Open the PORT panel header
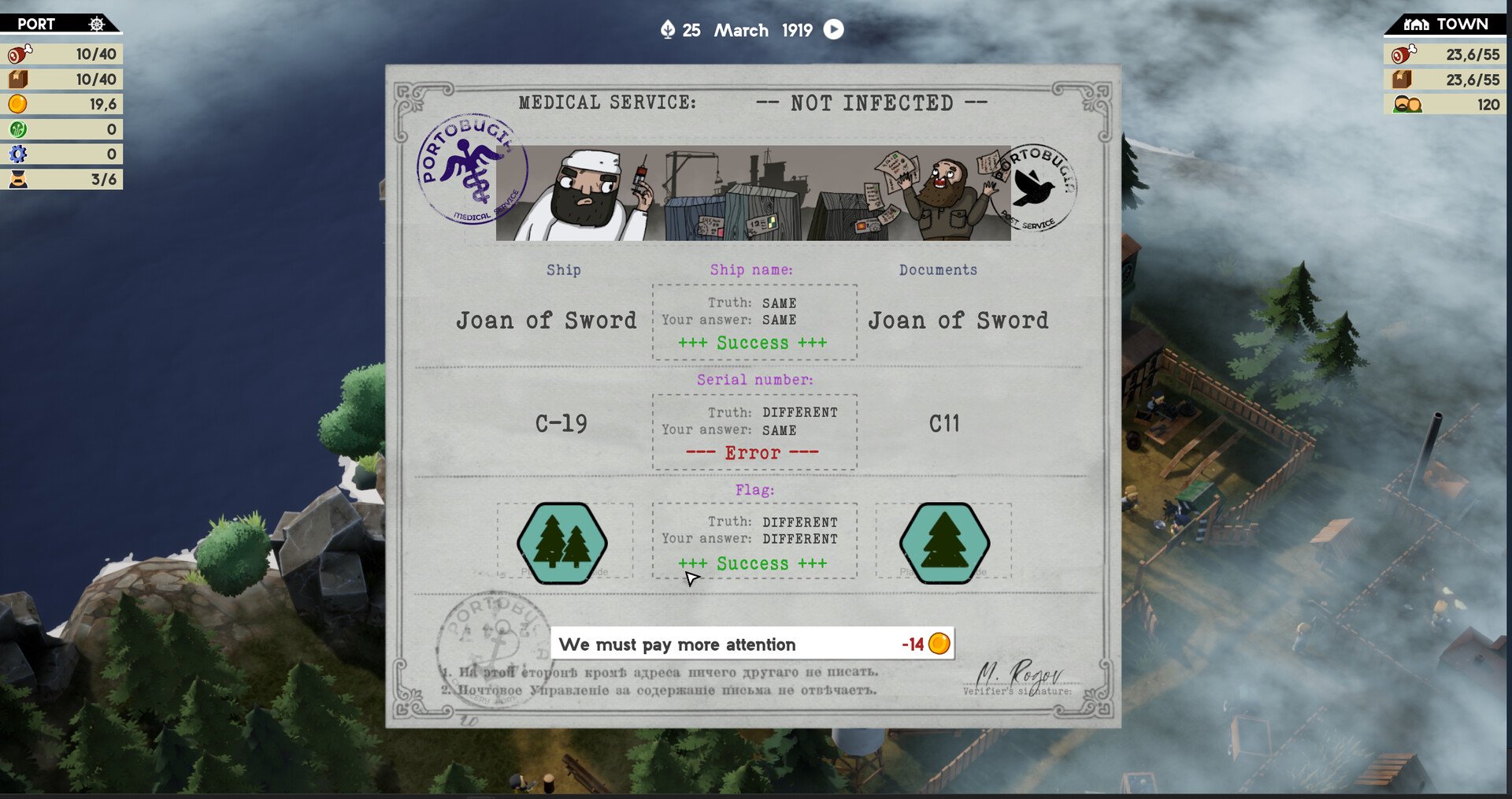Screen dimensions: 1512x799 pyautogui.click(x=37, y=24)
